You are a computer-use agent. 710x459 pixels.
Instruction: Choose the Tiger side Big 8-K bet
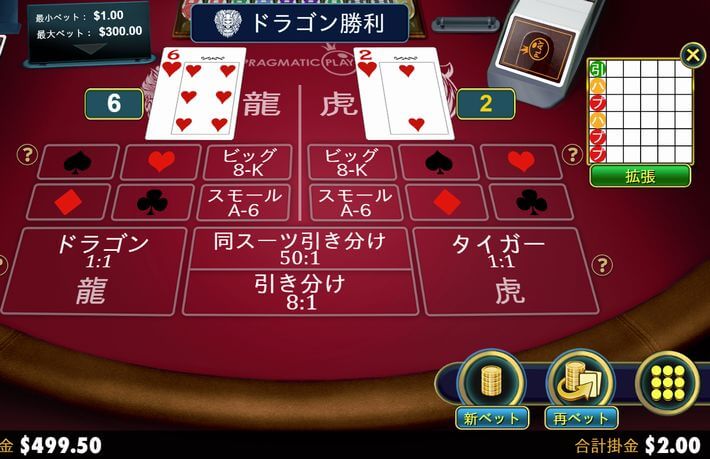(x=352, y=162)
